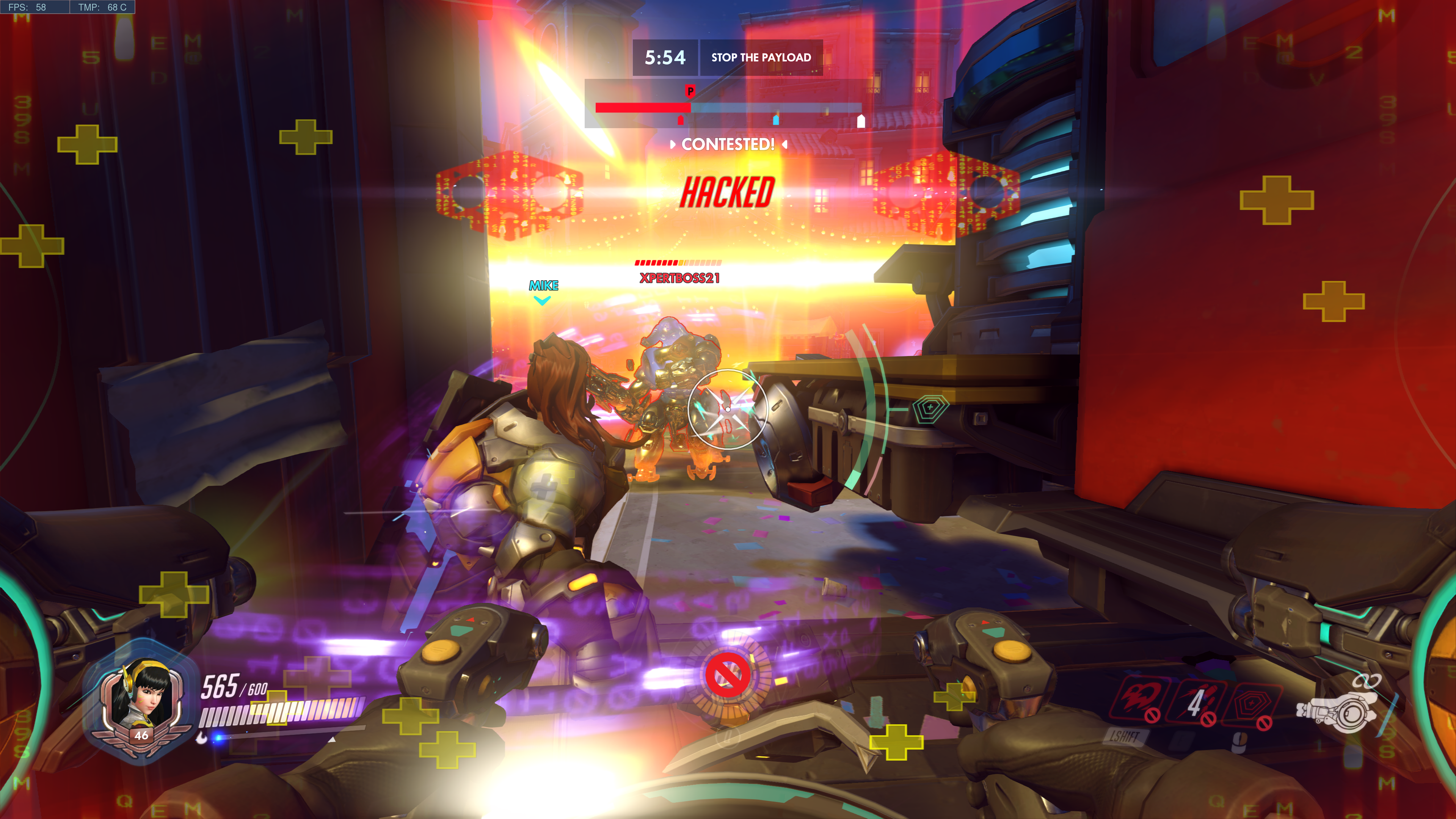The width and height of the screenshot is (1456, 819).
Task: Click the FPS counter overlay
Action: coord(27,7)
